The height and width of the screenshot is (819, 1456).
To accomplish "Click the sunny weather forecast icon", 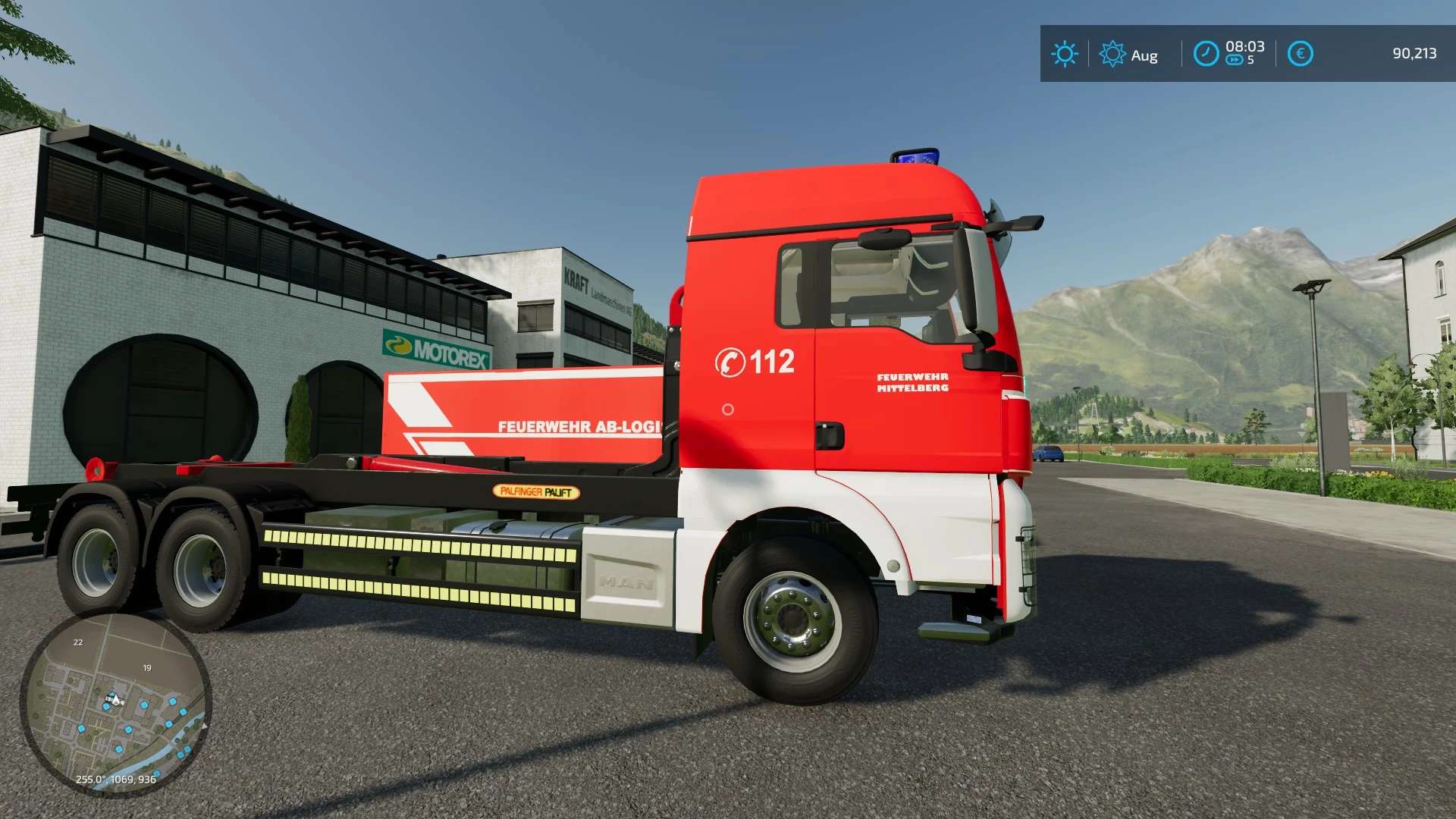I will click(1064, 54).
